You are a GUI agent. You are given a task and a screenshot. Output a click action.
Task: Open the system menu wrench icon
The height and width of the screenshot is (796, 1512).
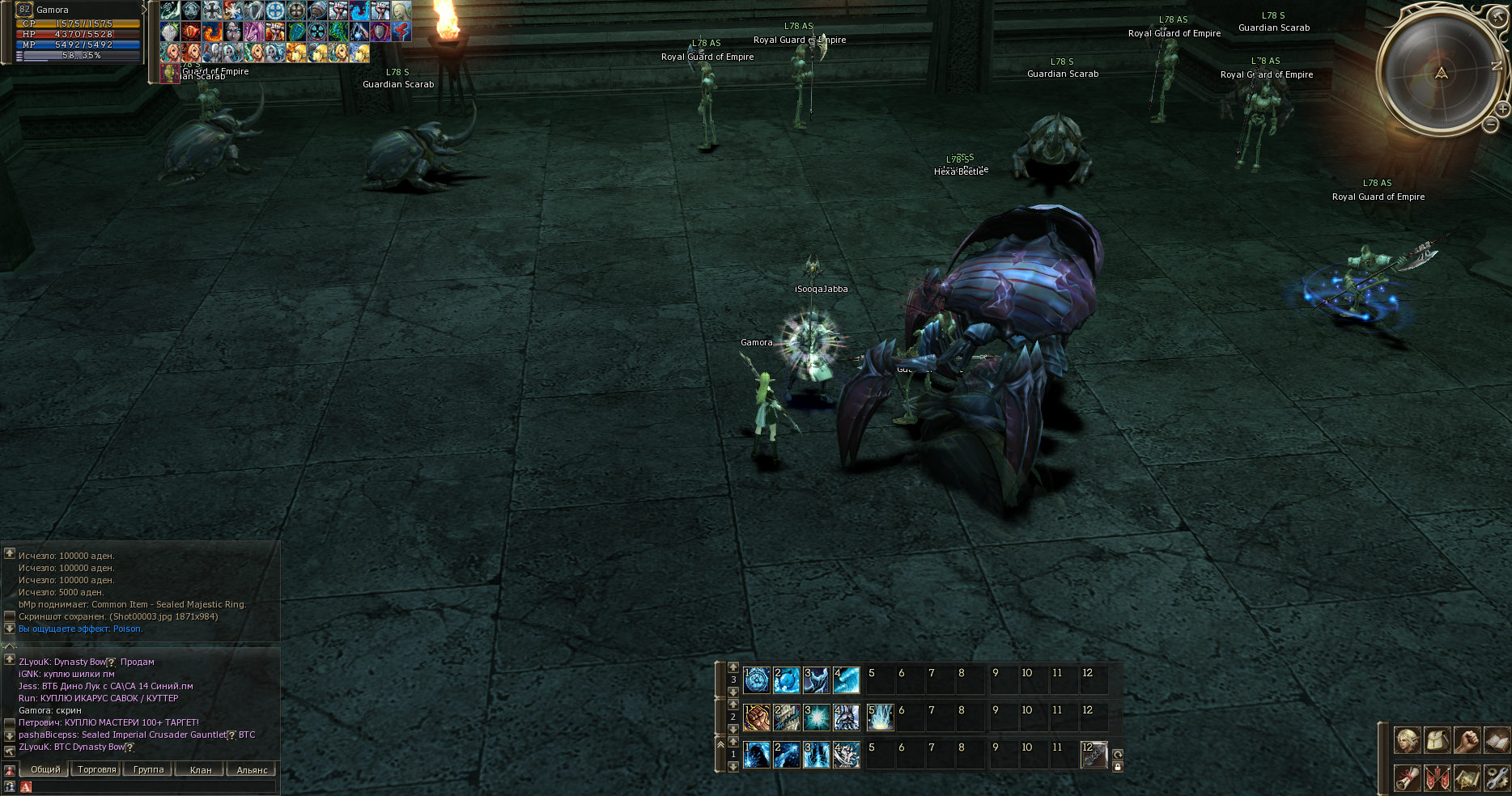coord(1497,778)
